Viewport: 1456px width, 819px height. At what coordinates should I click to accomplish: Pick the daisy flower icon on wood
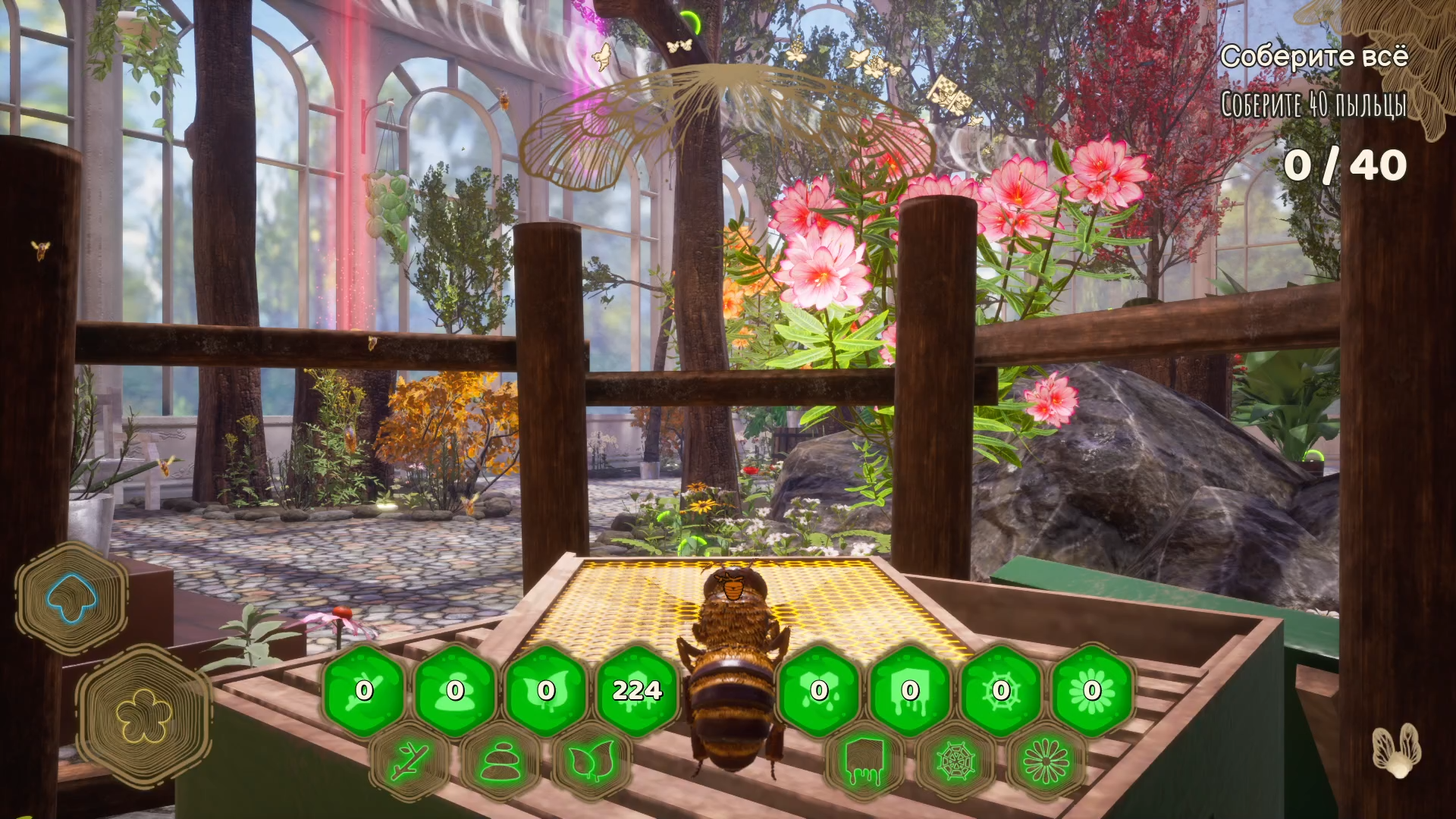tap(1046, 761)
